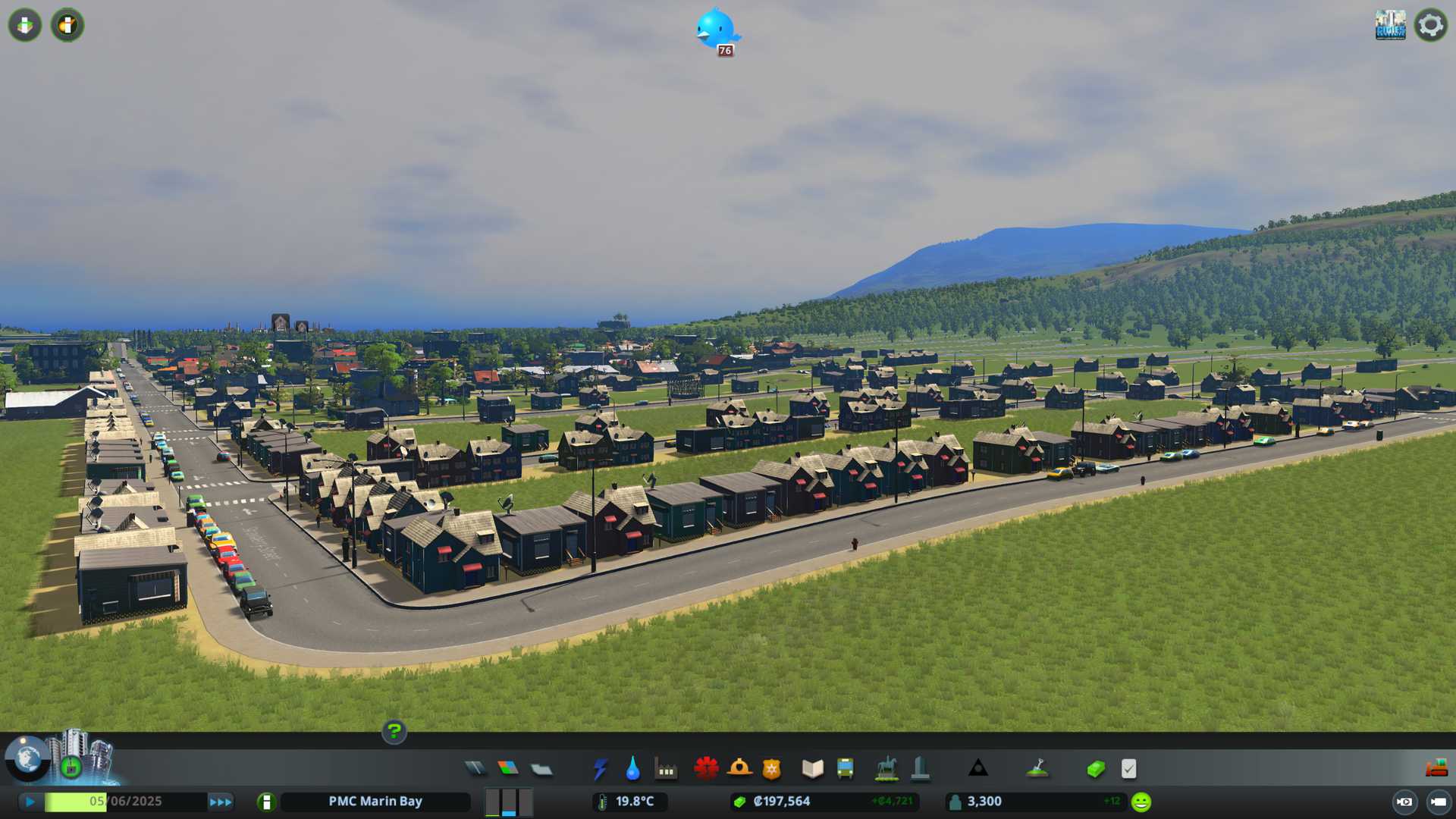Open the Garbage and Industry factory menu
Screen dimensions: 1456x819
666,769
